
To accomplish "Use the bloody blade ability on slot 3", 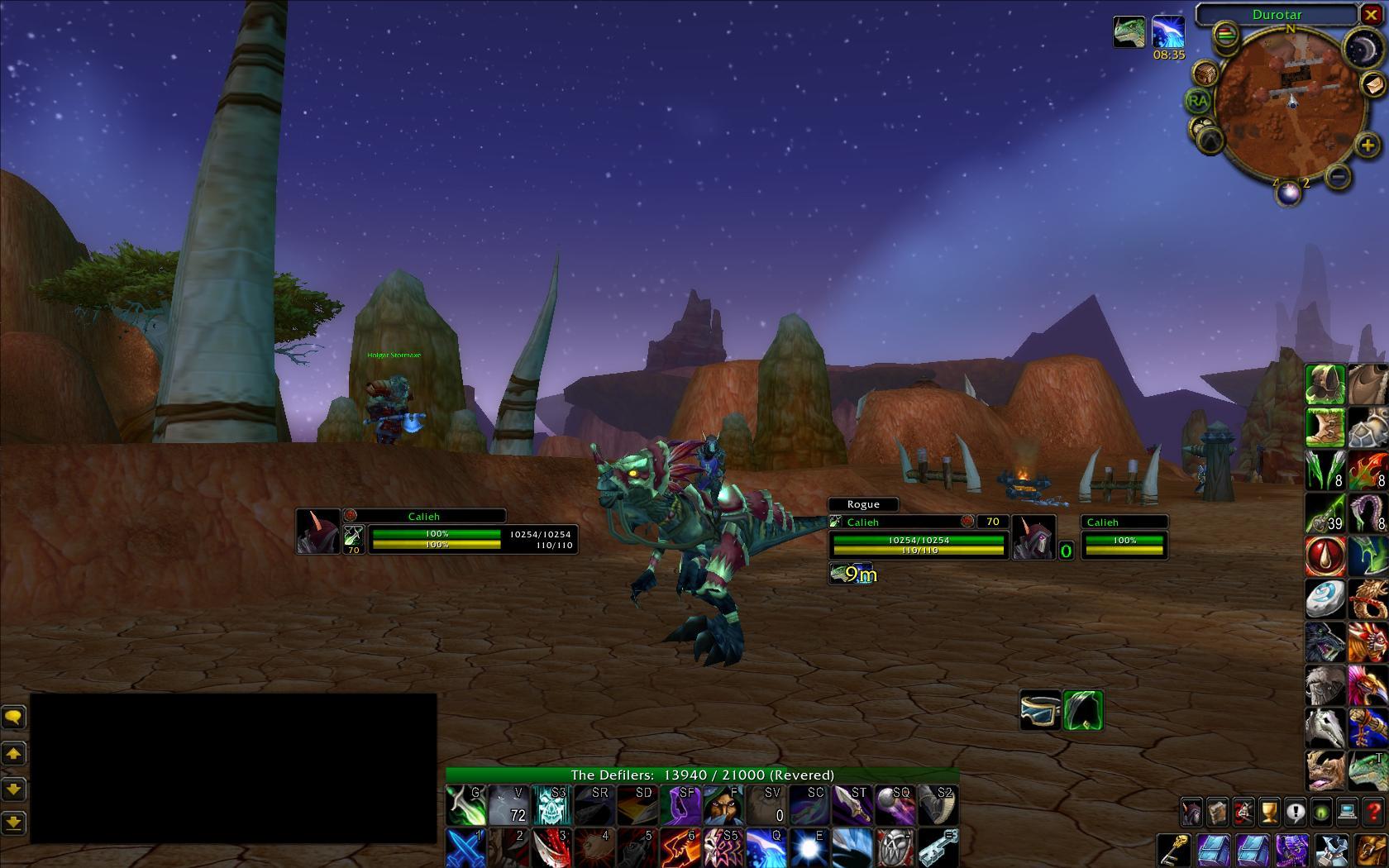I will [x=551, y=848].
